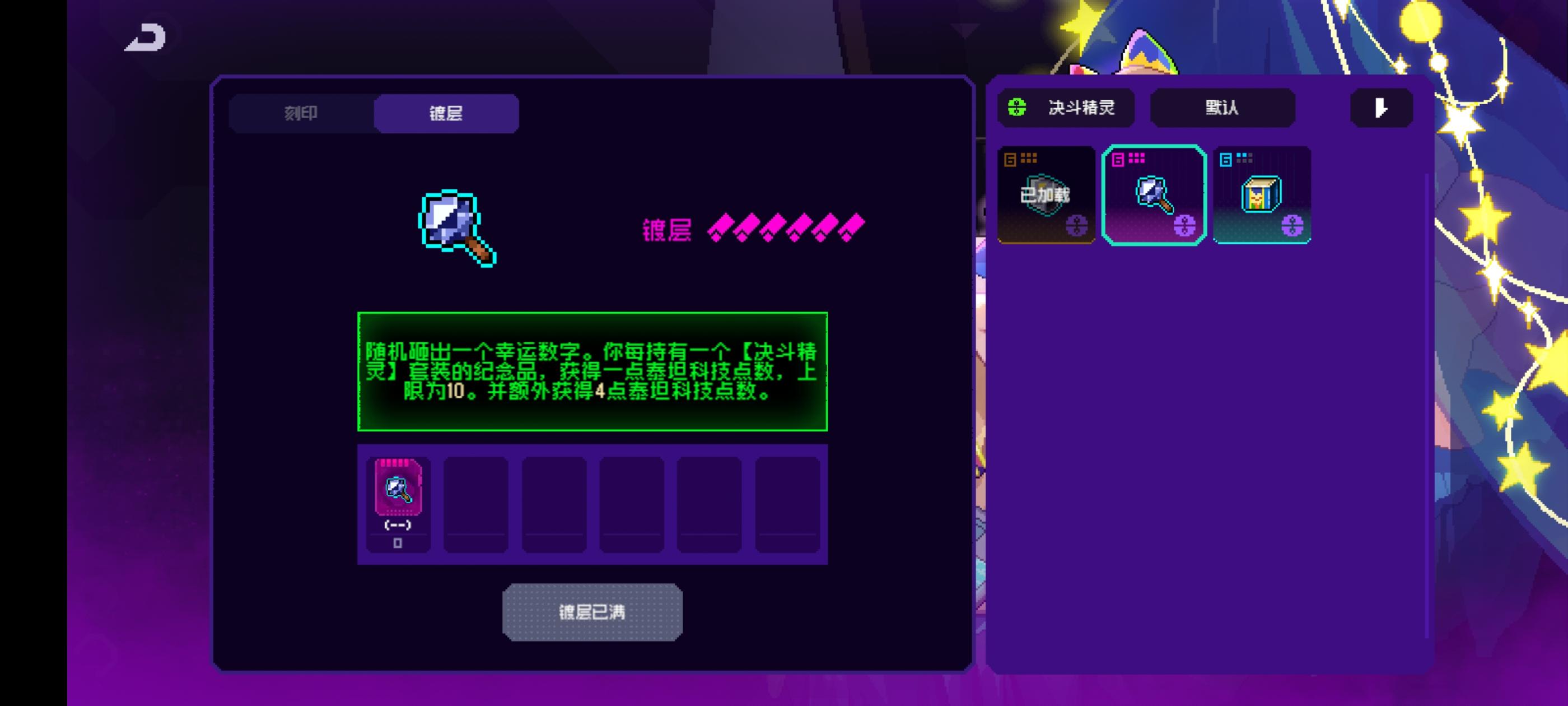Open the sort flag dropdown at top right
The width and height of the screenshot is (1568, 706).
pos(1380,109)
